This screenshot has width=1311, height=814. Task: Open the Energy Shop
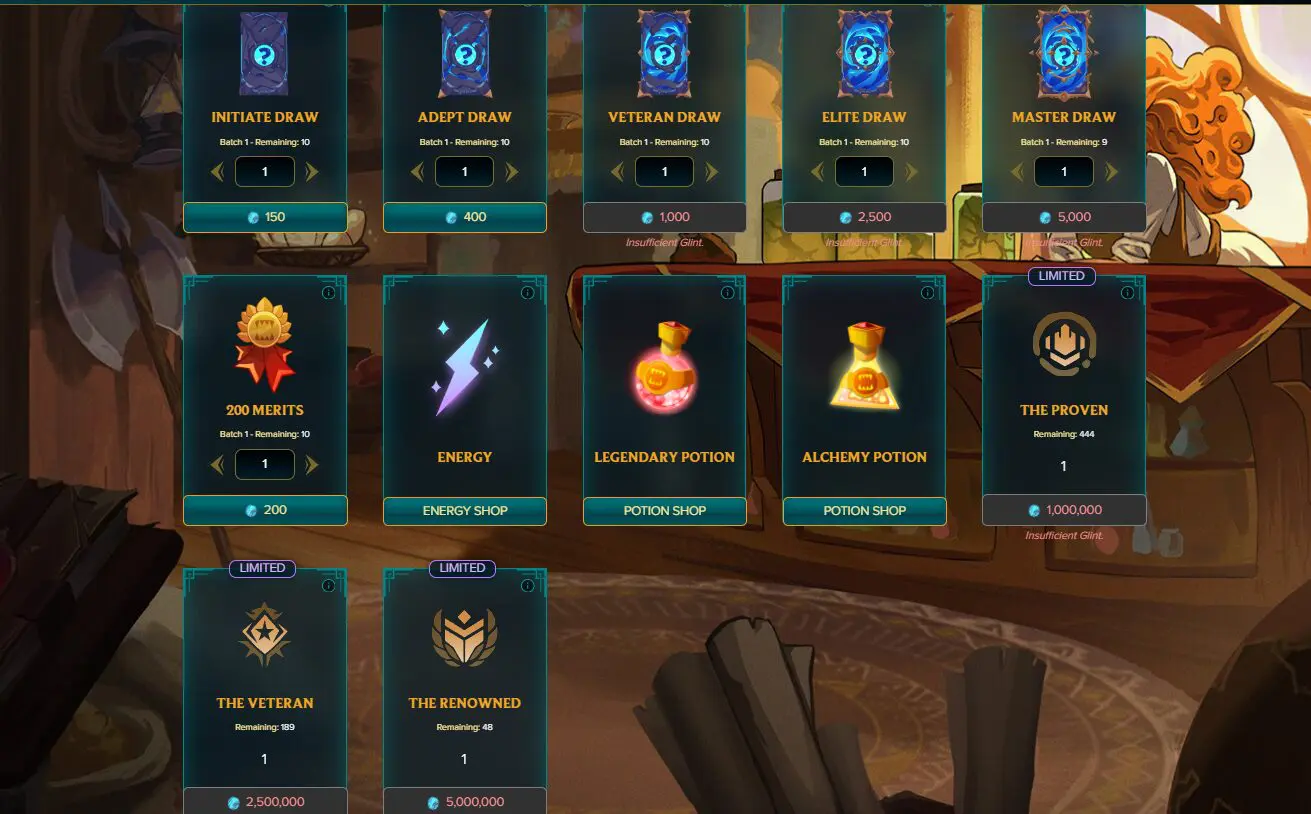pos(464,510)
